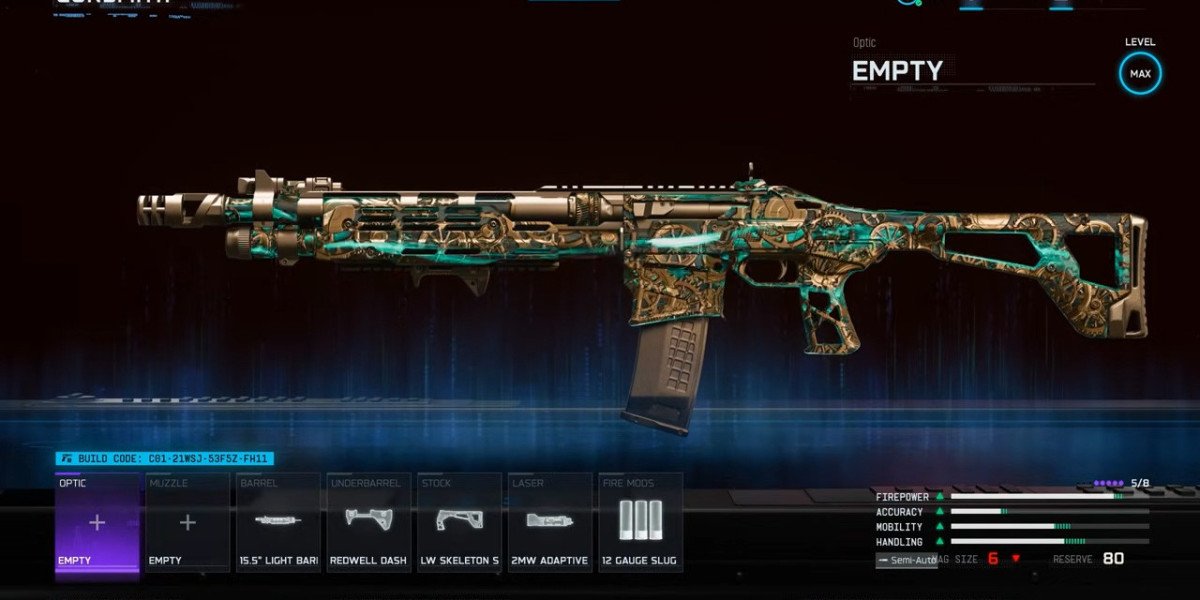Select the empty Optic attachment slot

tap(97, 523)
